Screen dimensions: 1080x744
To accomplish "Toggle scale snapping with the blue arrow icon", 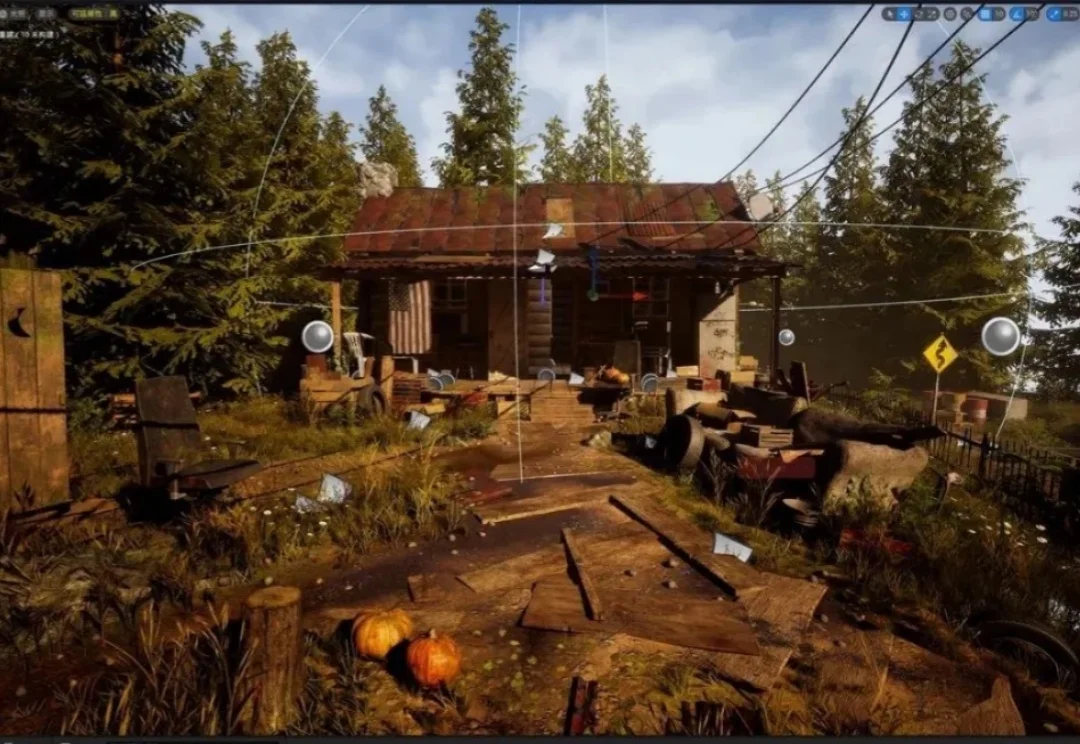I will click(x=1053, y=14).
